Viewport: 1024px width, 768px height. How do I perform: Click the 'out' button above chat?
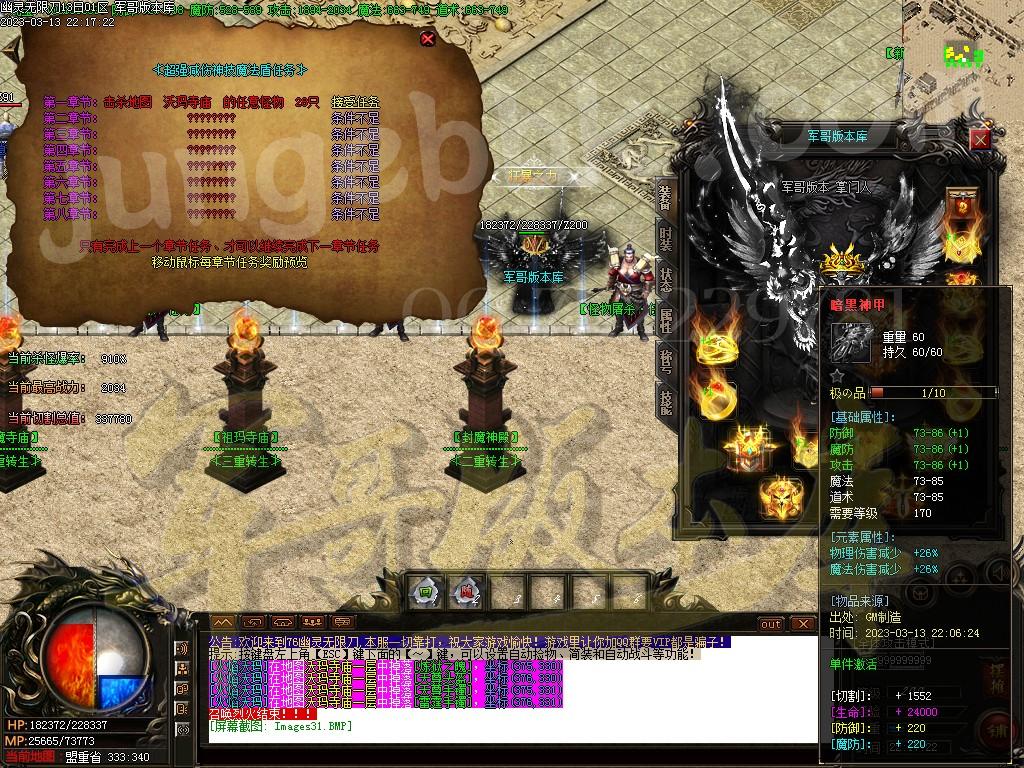point(771,624)
